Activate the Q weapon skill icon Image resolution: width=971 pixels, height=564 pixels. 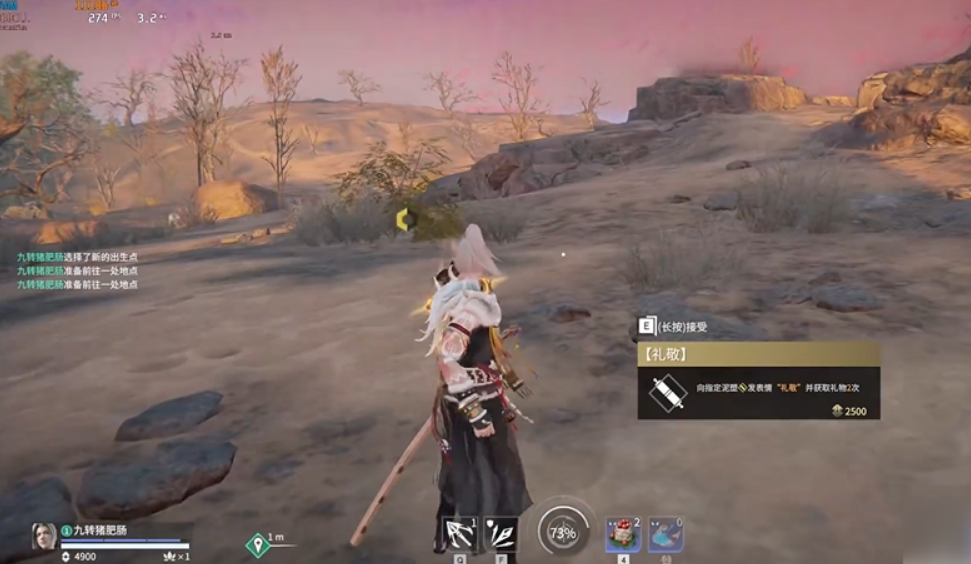pos(460,535)
